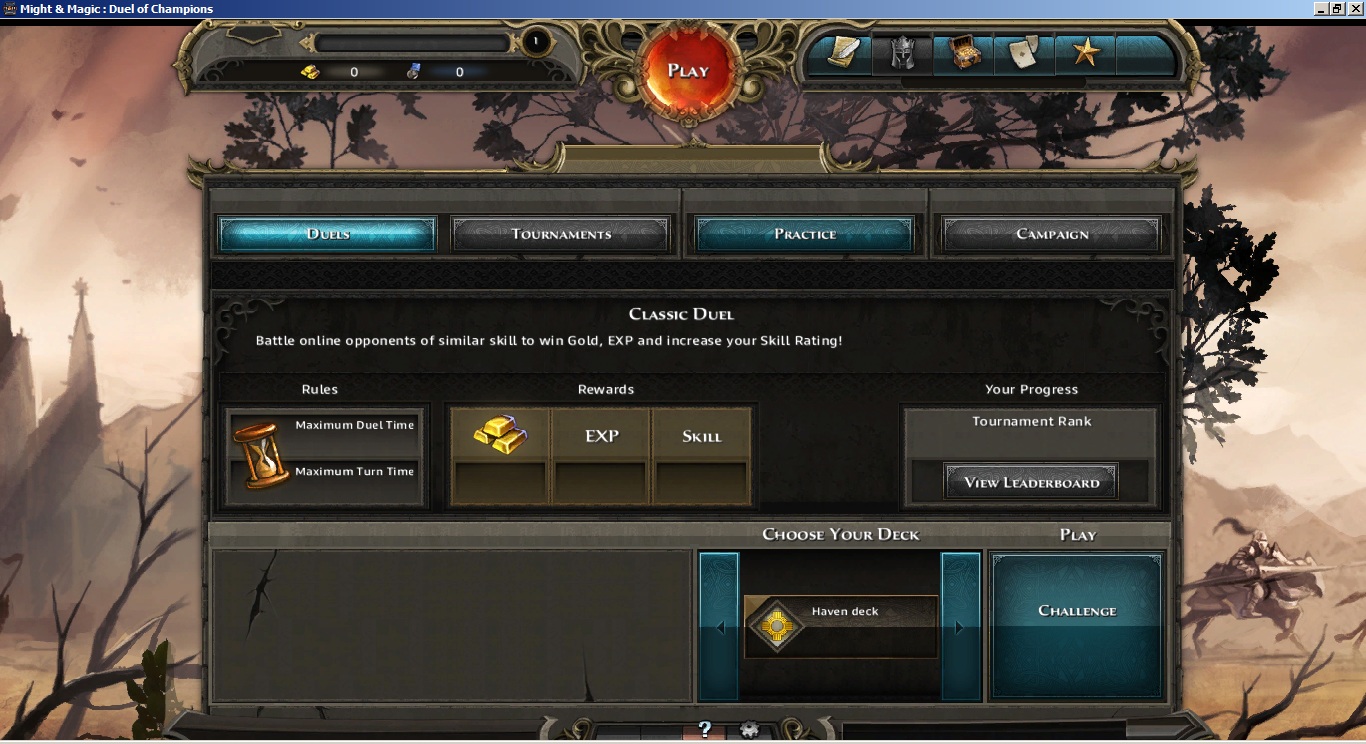Select the Practice tab
Image resolution: width=1366 pixels, height=744 pixels.
pyautogui.click(x=805, y=234)
